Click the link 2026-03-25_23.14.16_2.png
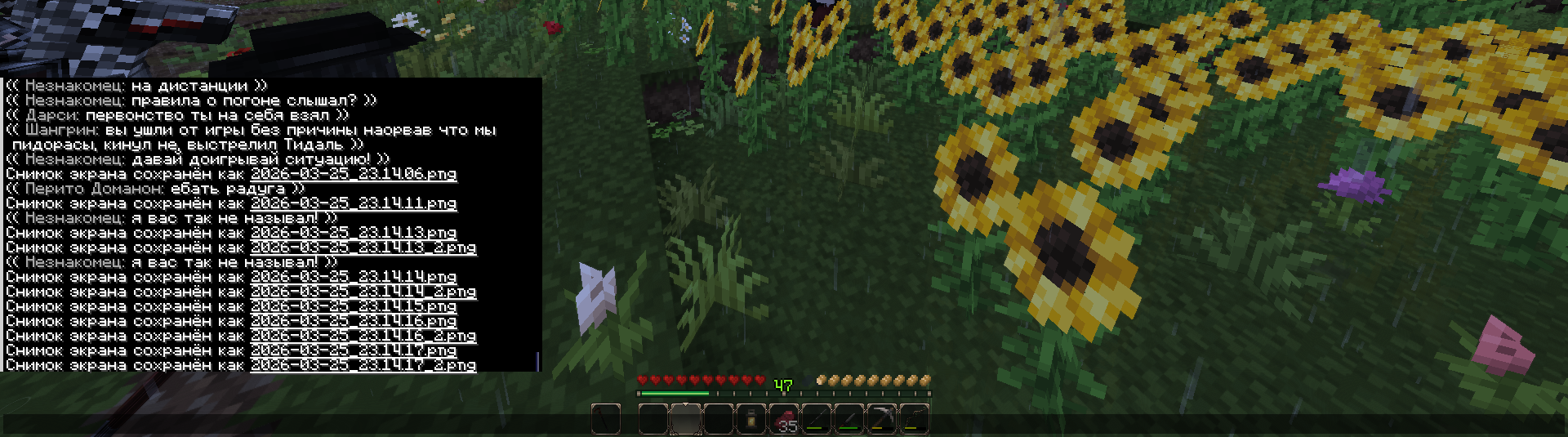Image resolution: width=1568 pixels, height=437 pixels. tap(363, 336)
